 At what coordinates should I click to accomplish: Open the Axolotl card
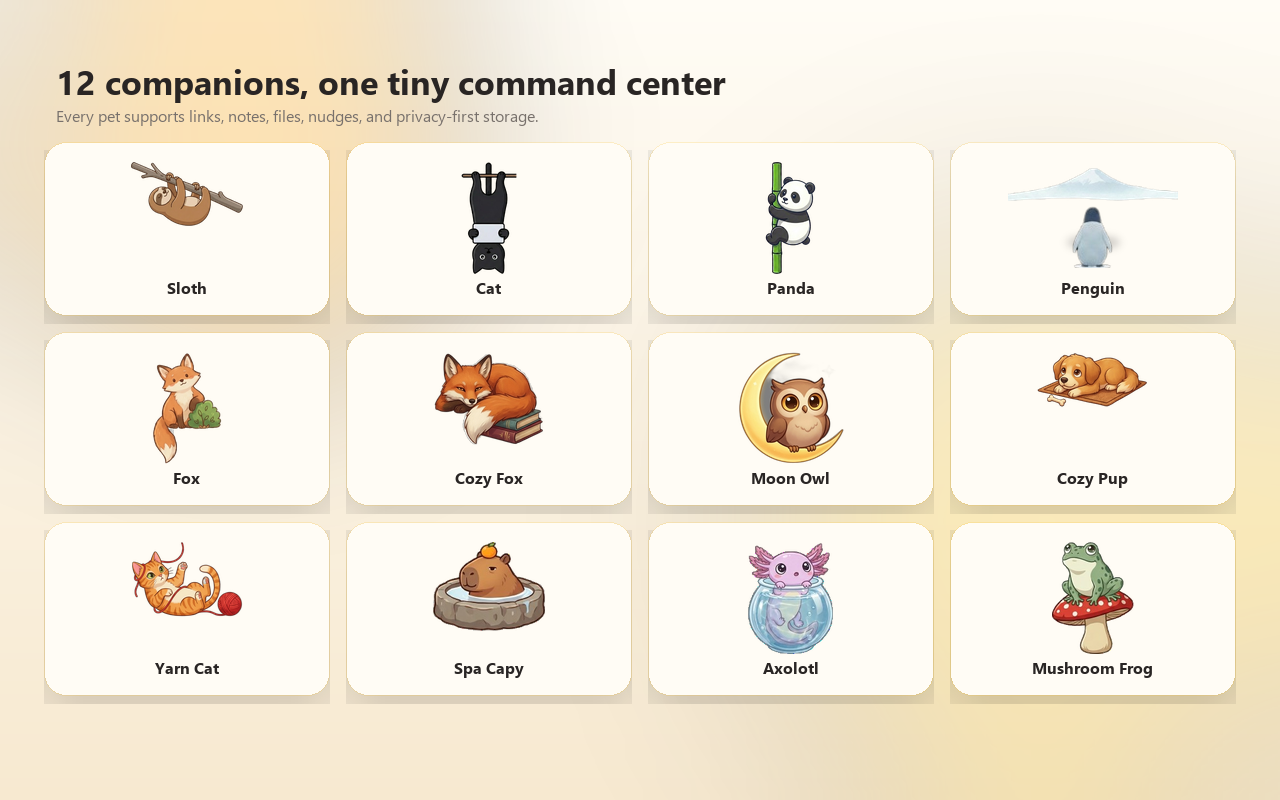[x=790, y=608]
